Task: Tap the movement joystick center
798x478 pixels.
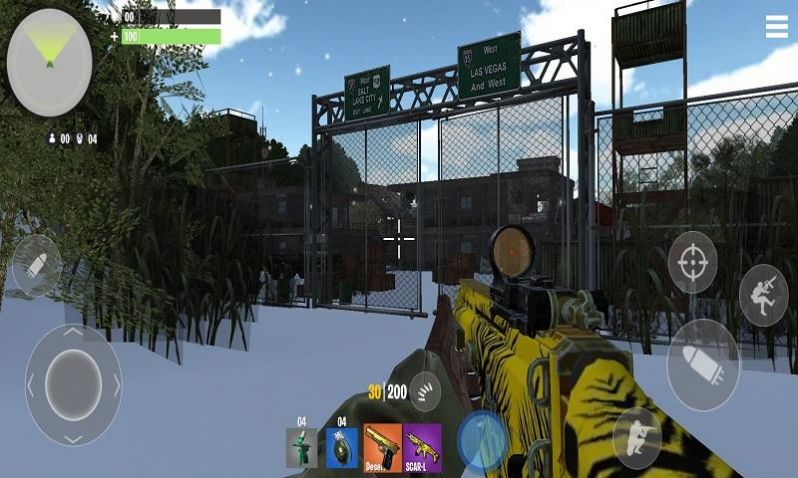Action: click(73, 384)
